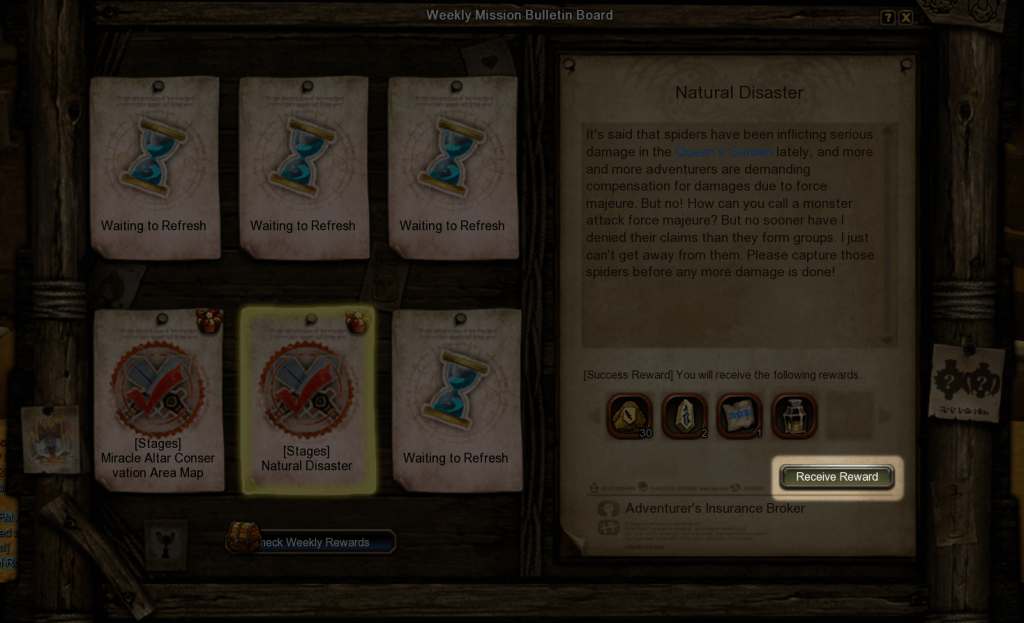Show previous rewards with the left arrow
The width and height of the screenshot is (1024, 623).
(594, 416)
